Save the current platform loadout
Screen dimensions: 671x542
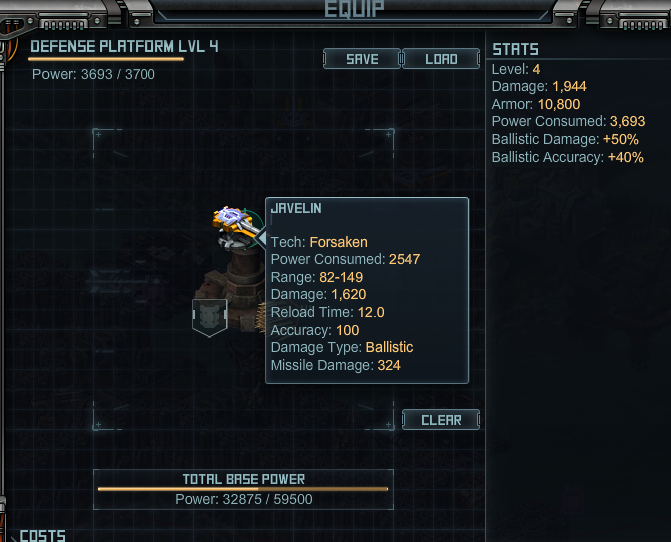pos(362,59)
